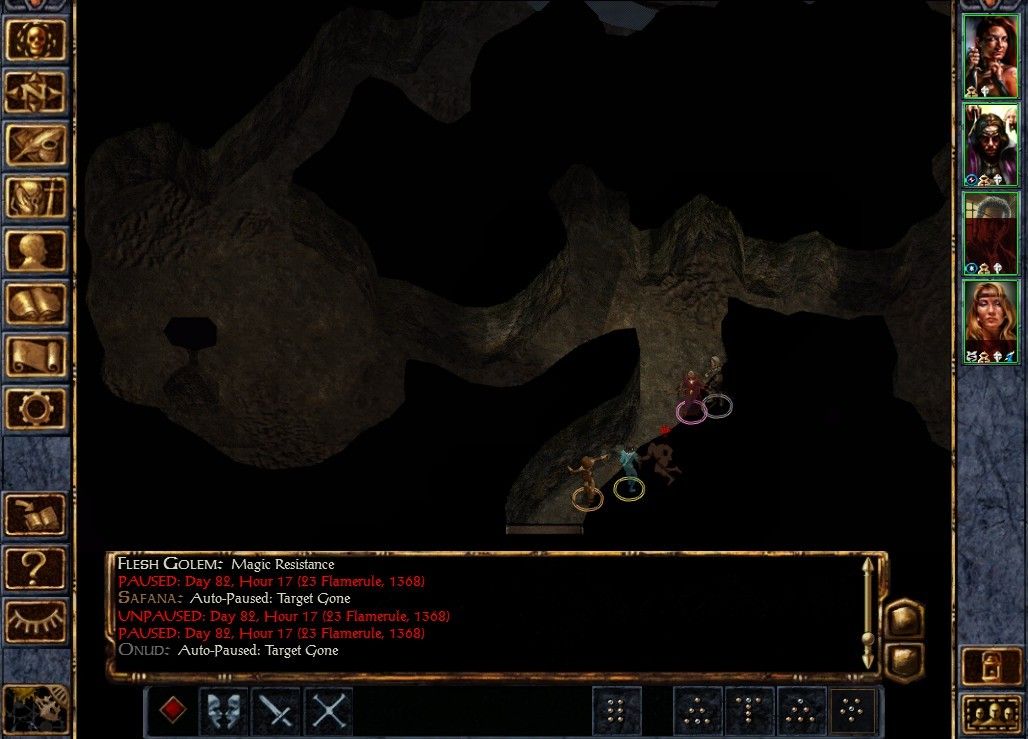Open the inventory helmet icon

click(x=36, y=198)
